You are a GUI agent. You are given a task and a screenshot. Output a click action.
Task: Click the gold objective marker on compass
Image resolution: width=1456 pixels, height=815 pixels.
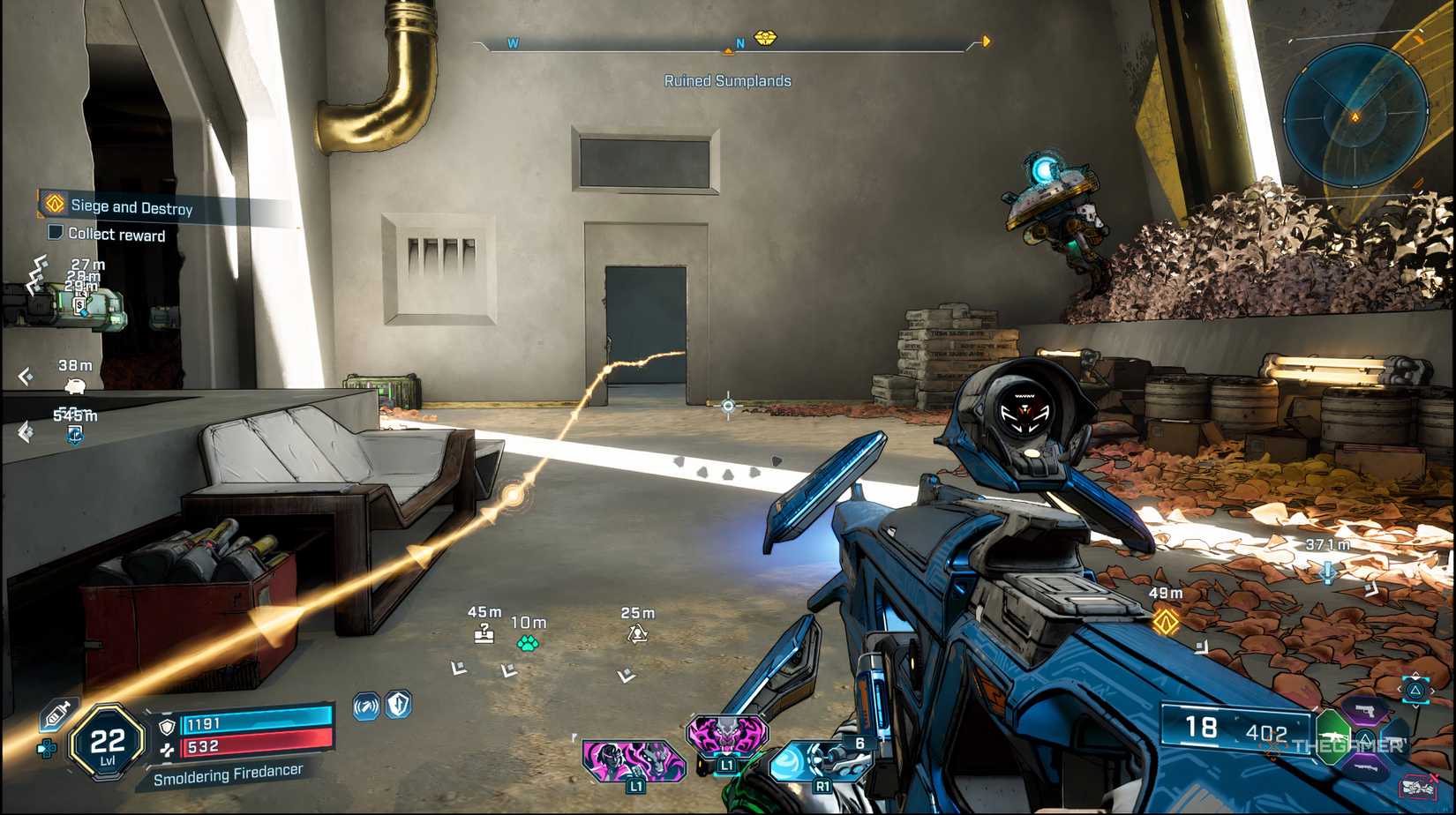765,38
